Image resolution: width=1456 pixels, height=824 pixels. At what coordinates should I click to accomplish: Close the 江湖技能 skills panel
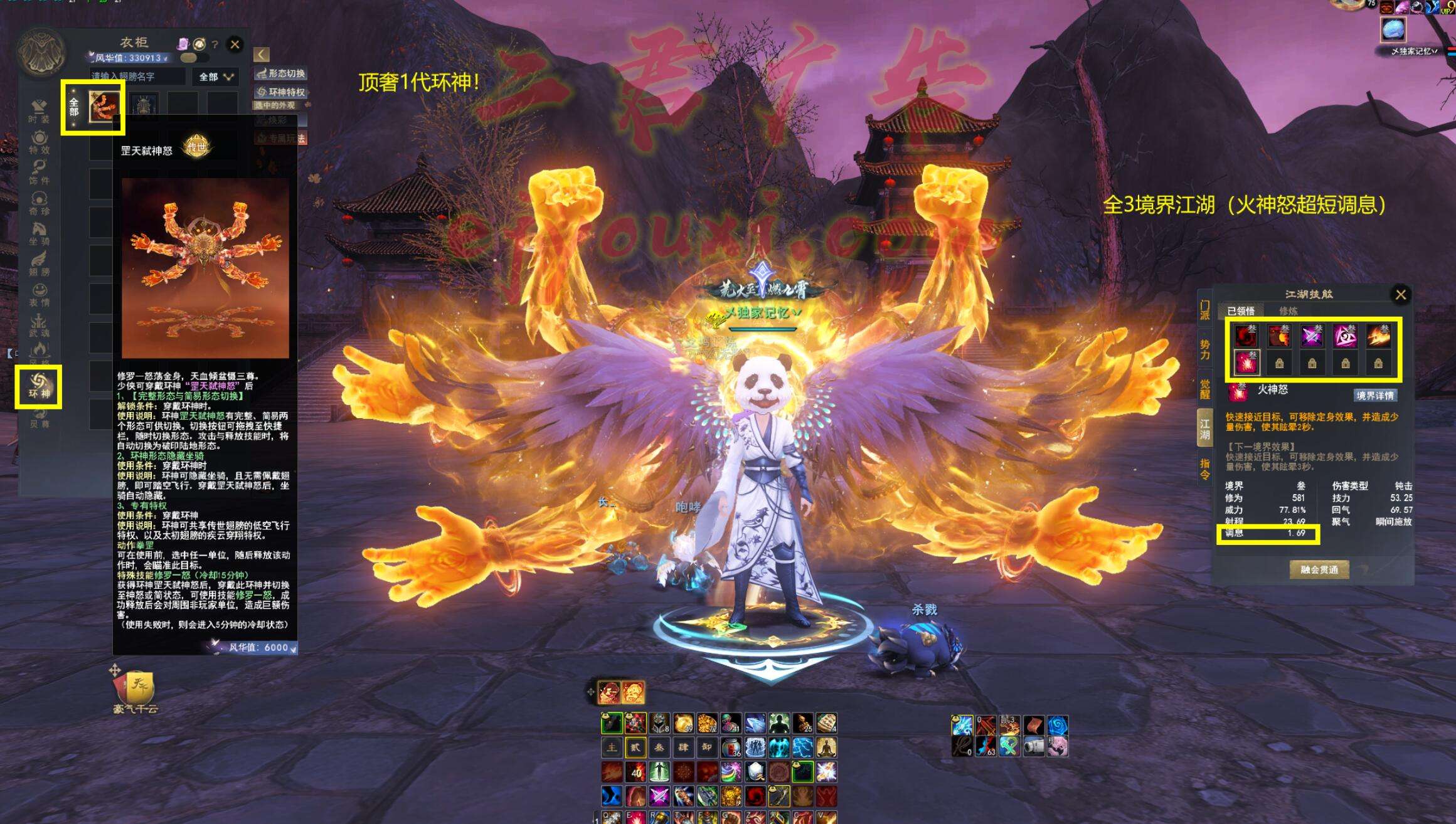click(1400, 295)
